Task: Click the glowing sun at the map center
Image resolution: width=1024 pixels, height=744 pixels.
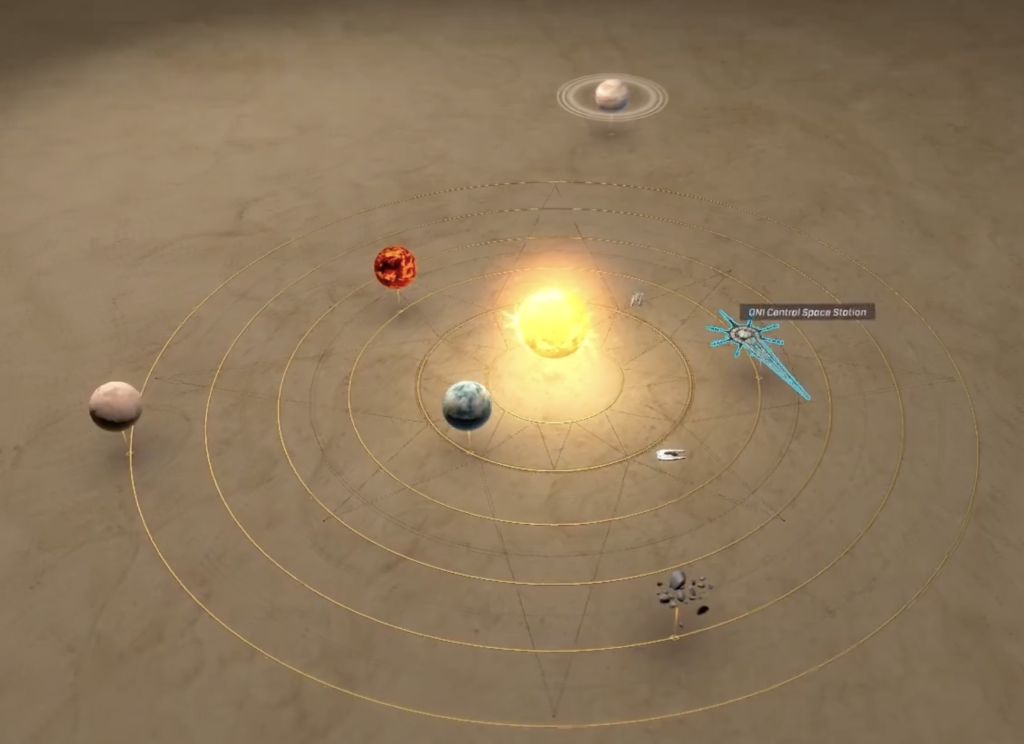Action: pyautogui.click(x=550, y=322)
